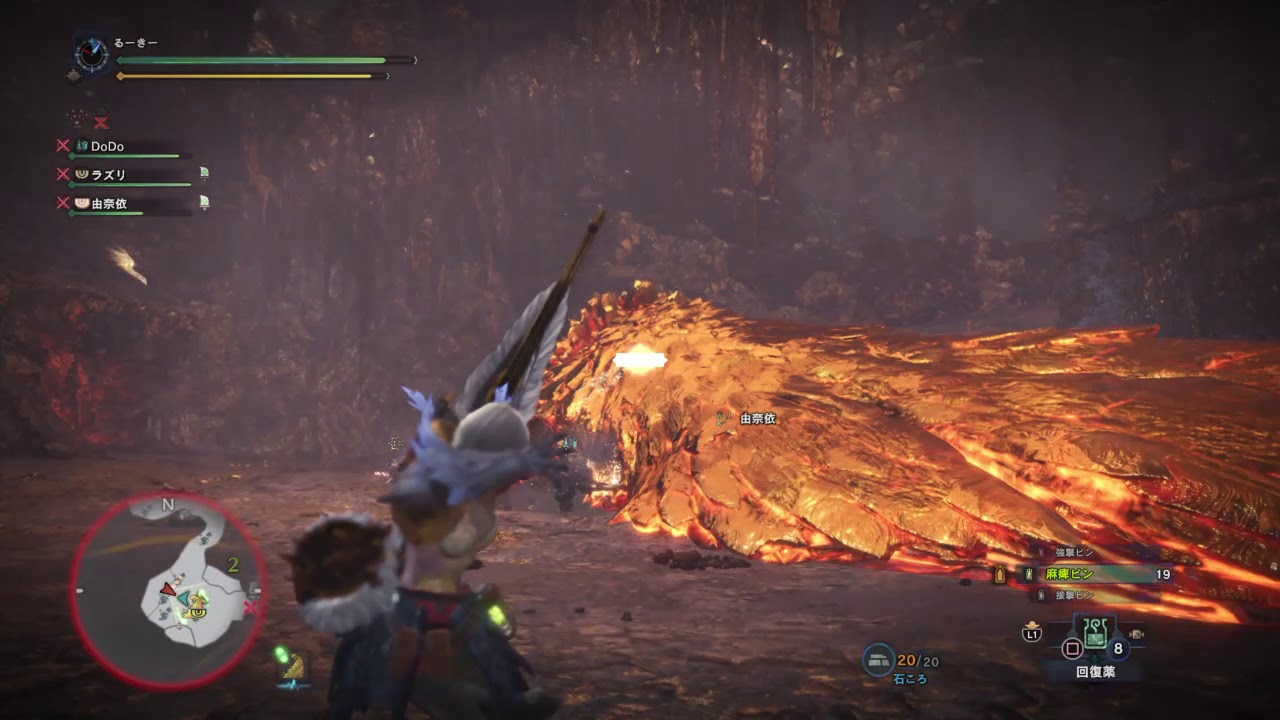Image resolution: width=1280 pixels, height=720 pixels.
Task: Click the loaded coating bottle icon
Action: pos(998,574)
